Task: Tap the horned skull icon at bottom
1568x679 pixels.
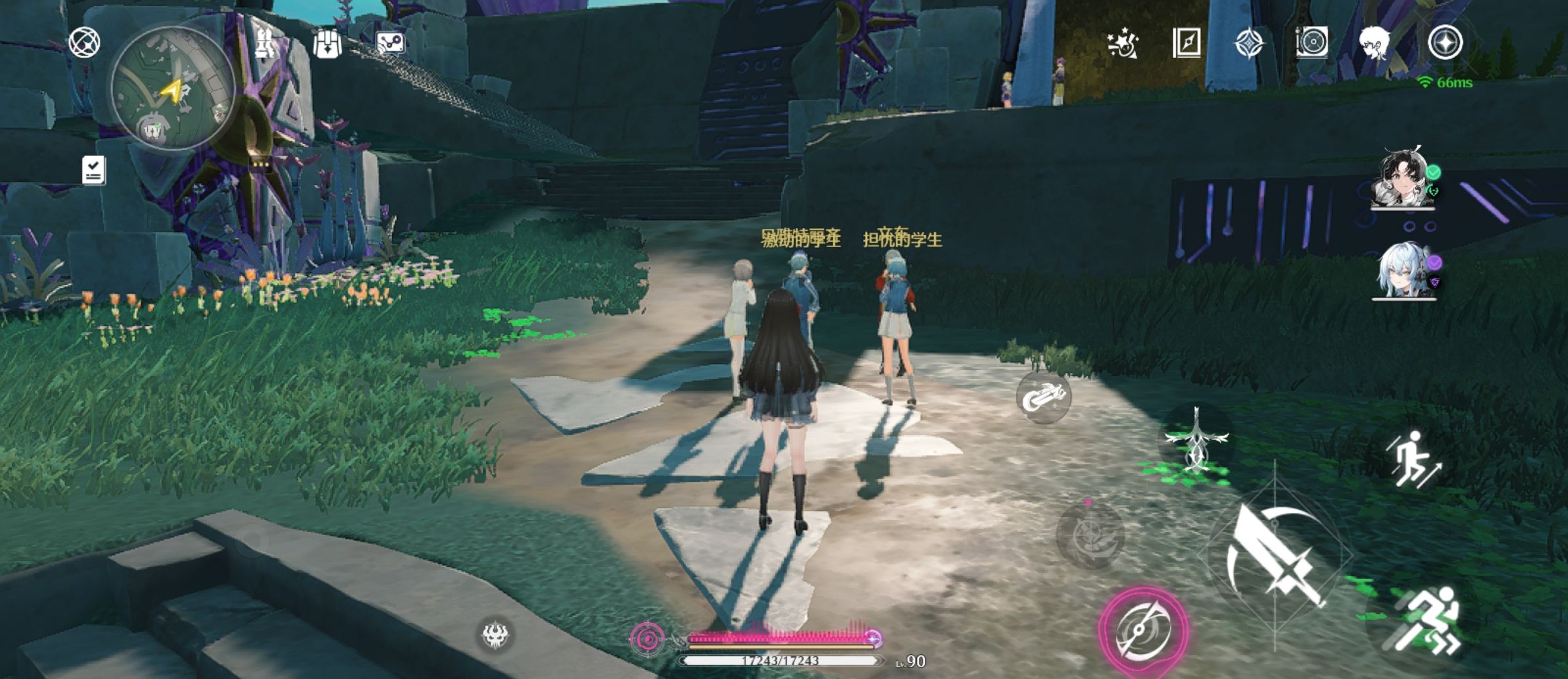Action: pos(495,635)
